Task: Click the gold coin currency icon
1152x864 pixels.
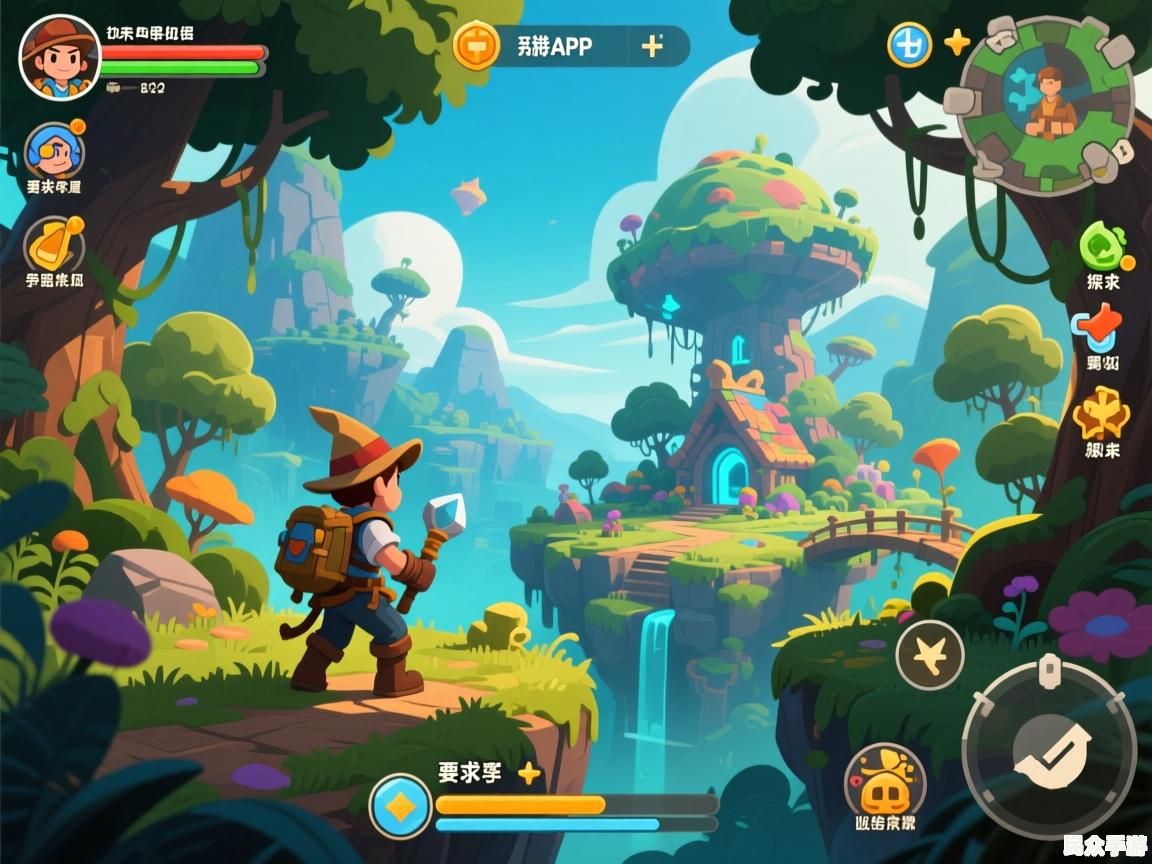Action: [x=477, y=46]
